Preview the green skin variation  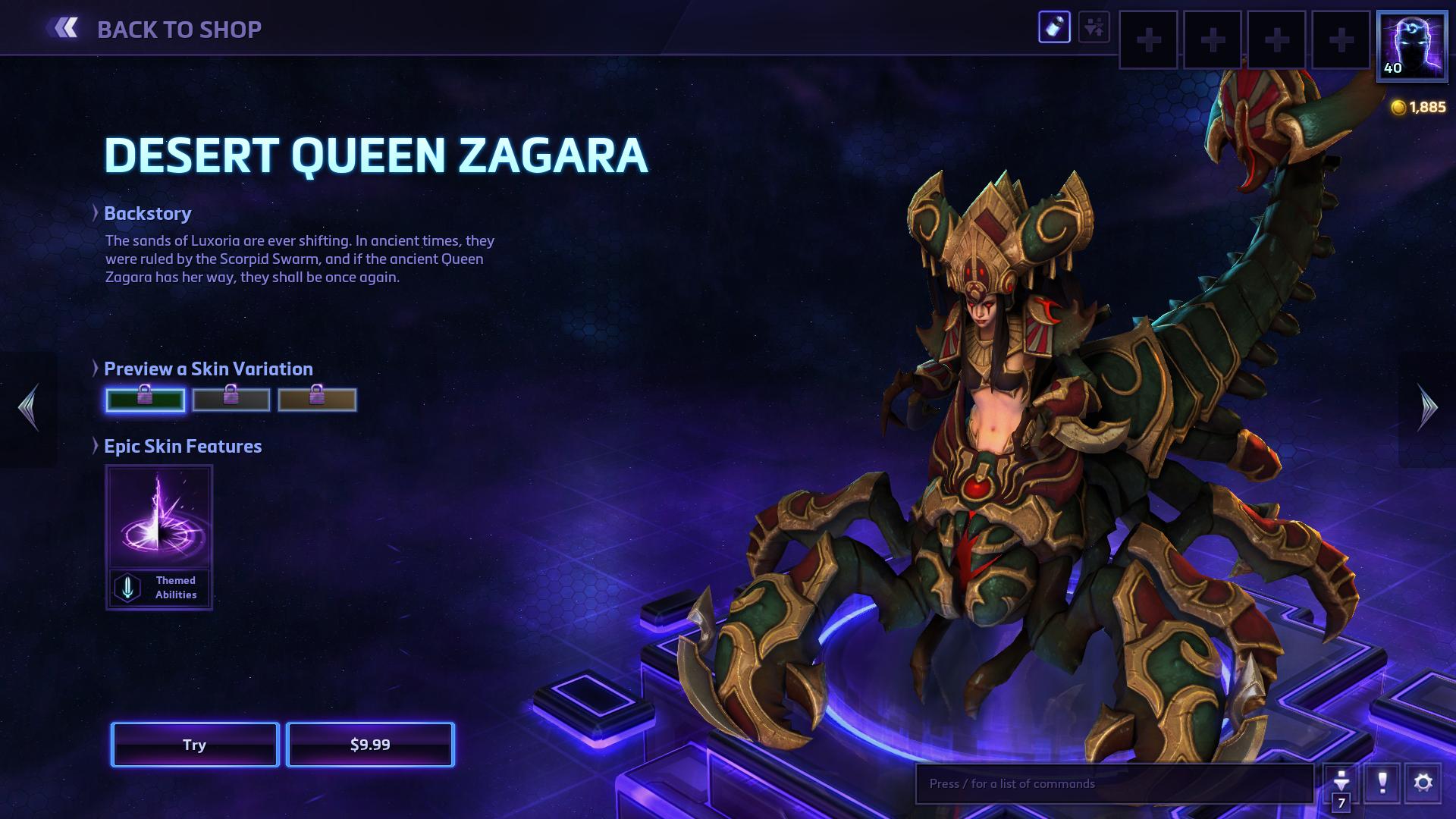(x=145, y=400)
